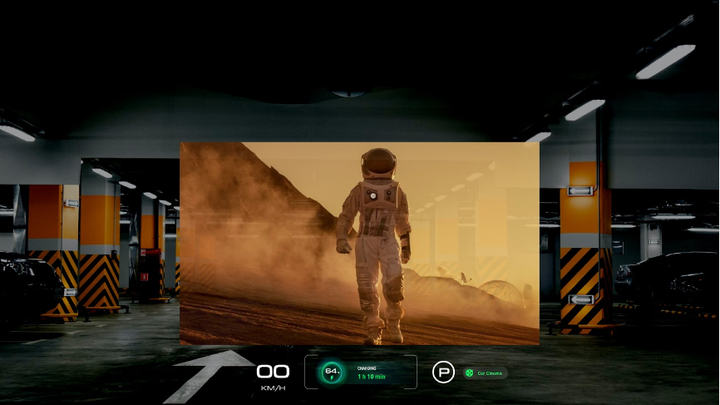720x405 pixels.
Task: Open the Car Cinema option
Action: [485, 373]
